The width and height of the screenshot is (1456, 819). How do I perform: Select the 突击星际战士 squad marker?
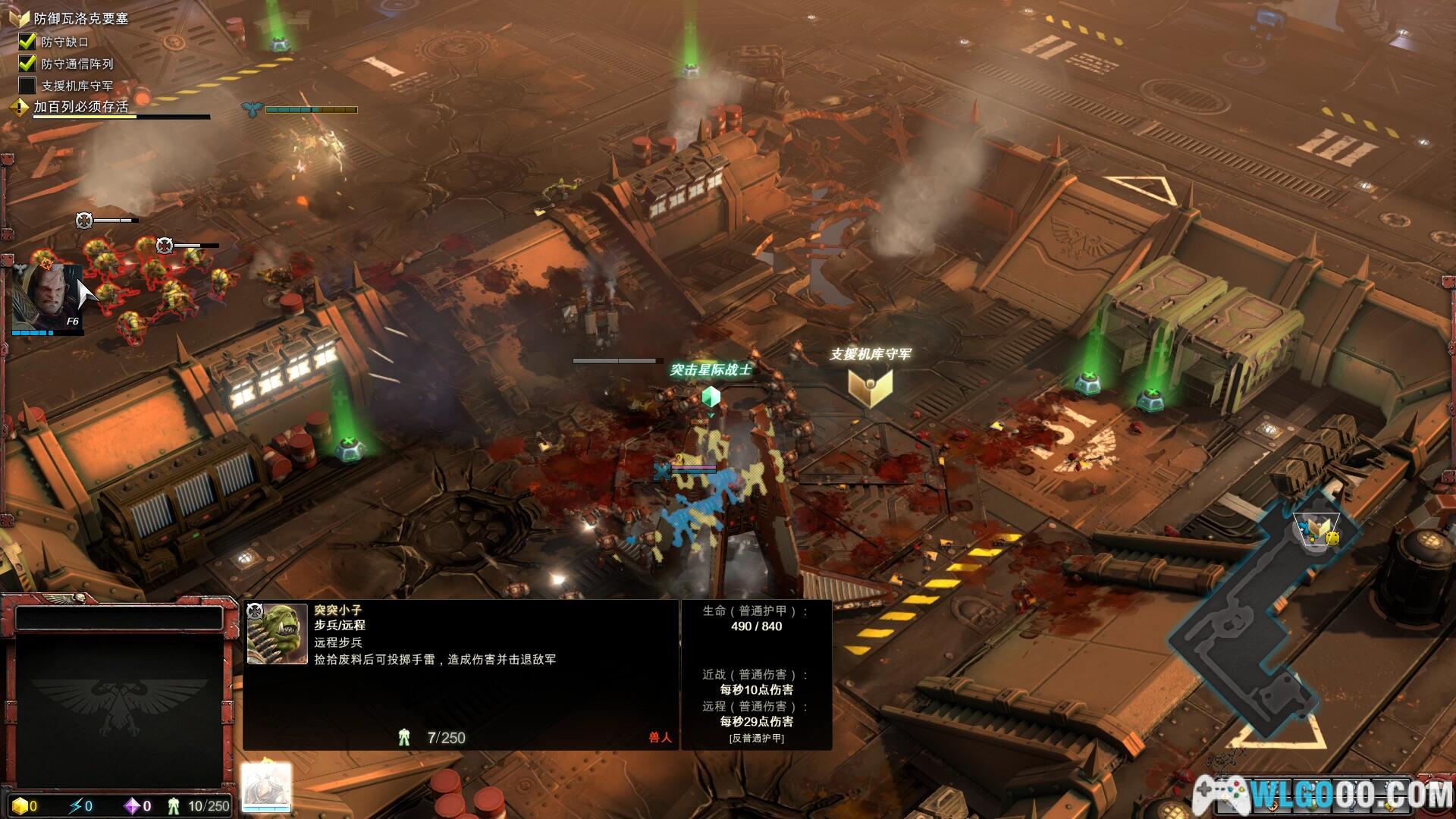tap(711, 397)
